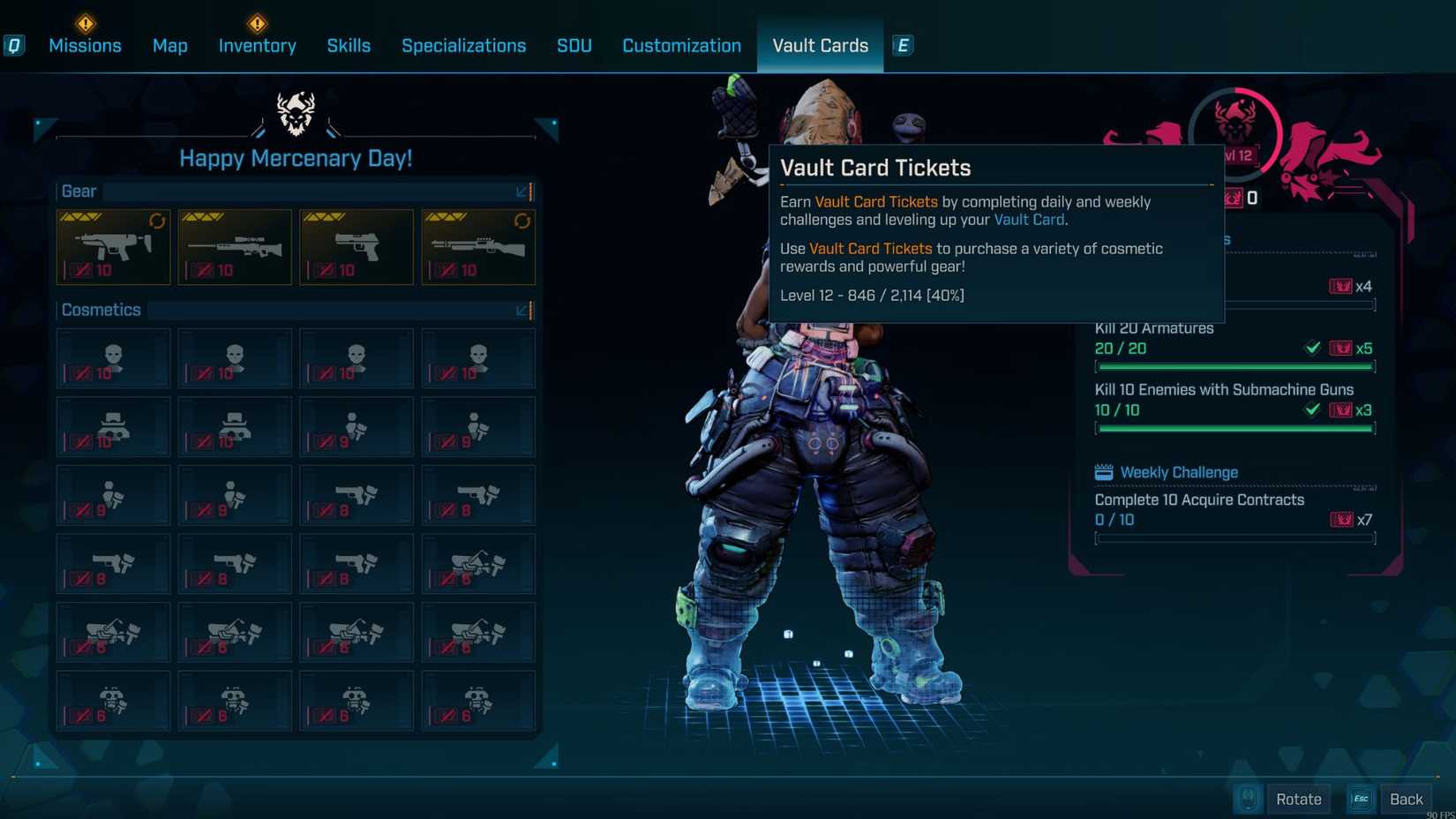Click the checkmark for Submachine Guns challenge

[1314, 409]
